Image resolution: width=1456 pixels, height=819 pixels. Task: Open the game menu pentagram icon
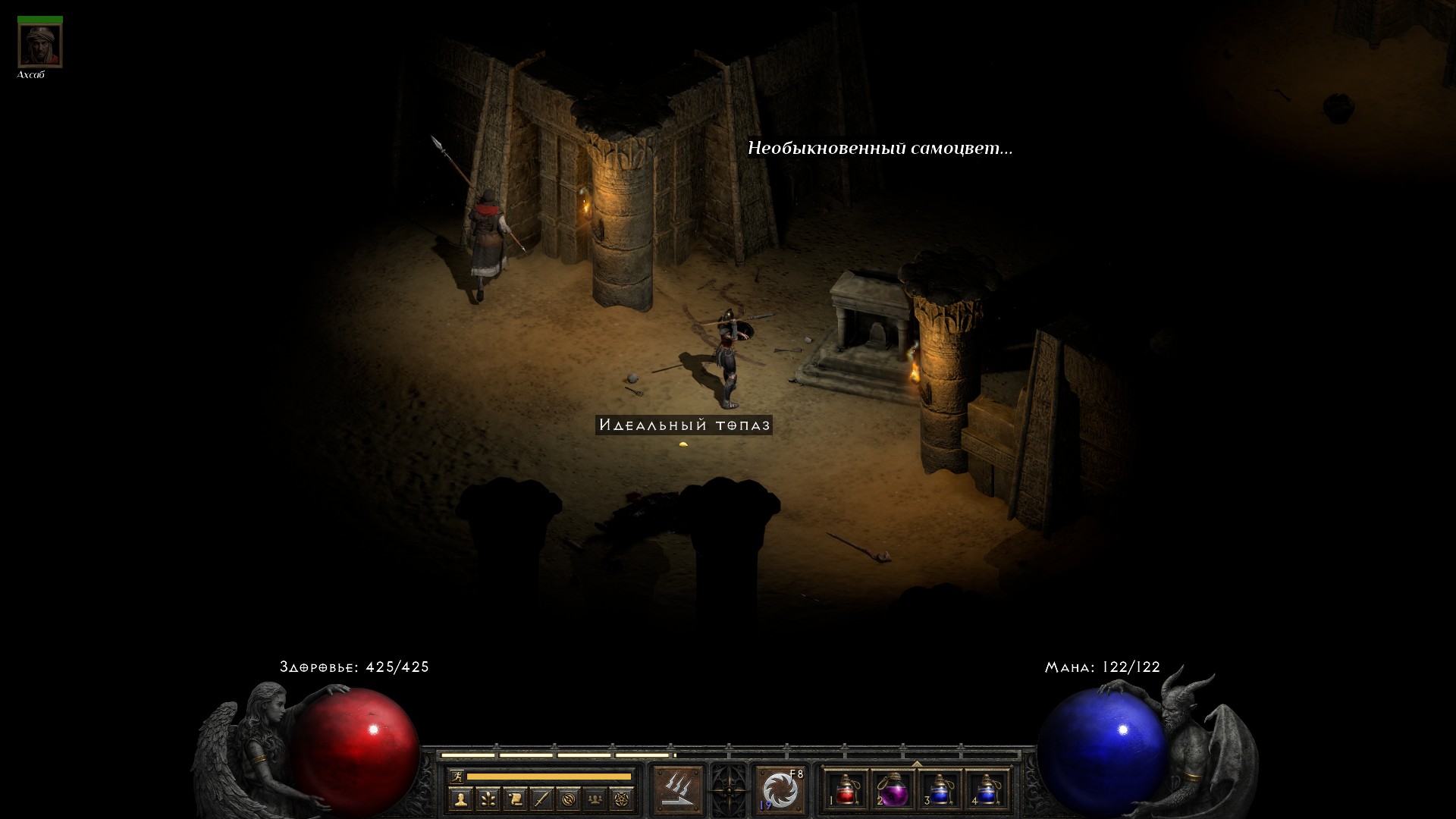(x=622, y=799)
